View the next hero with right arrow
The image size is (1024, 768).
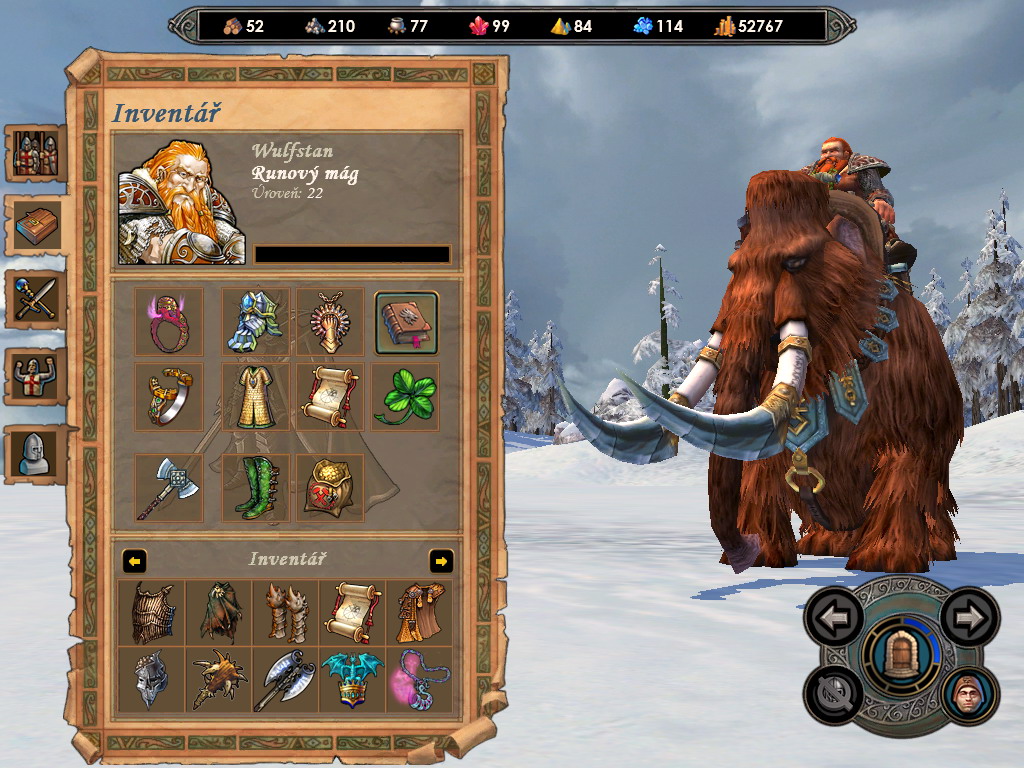point(969,618)
